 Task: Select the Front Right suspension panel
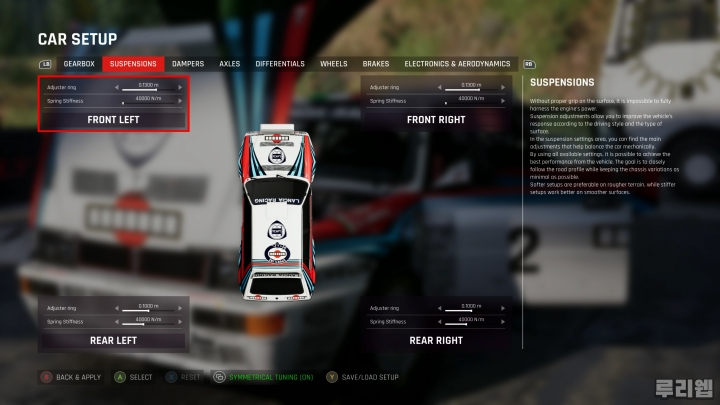pyautogui.click(x=436, y=120)
